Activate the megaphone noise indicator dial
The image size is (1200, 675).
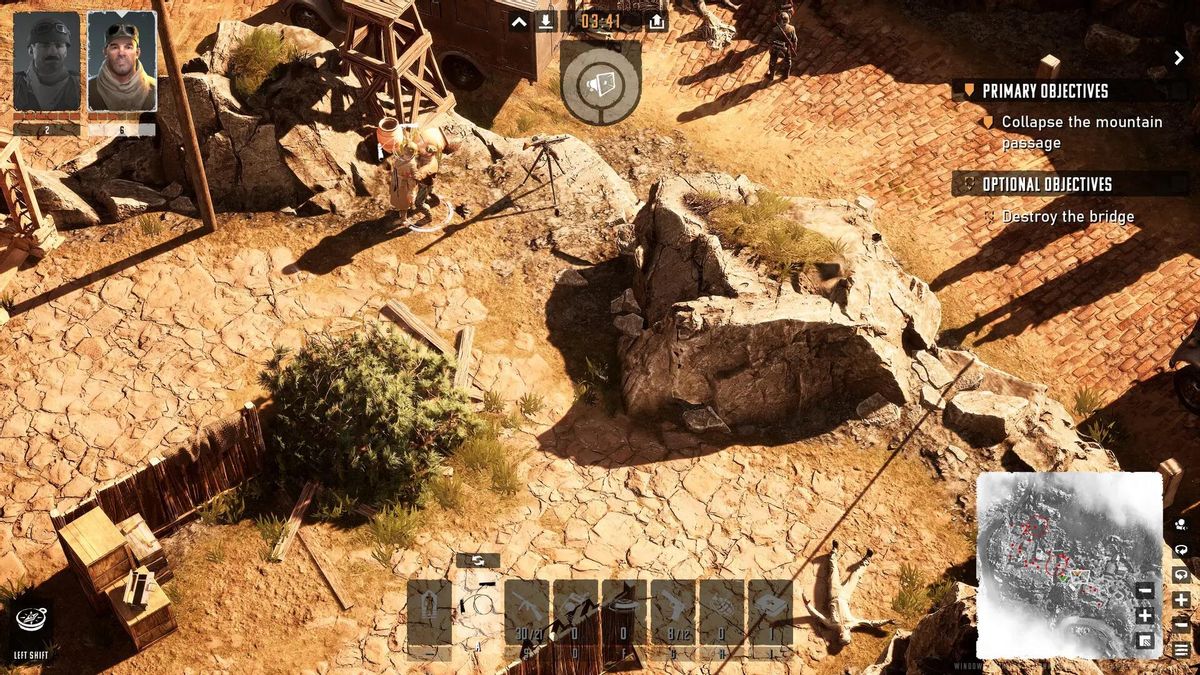point(600,83)
